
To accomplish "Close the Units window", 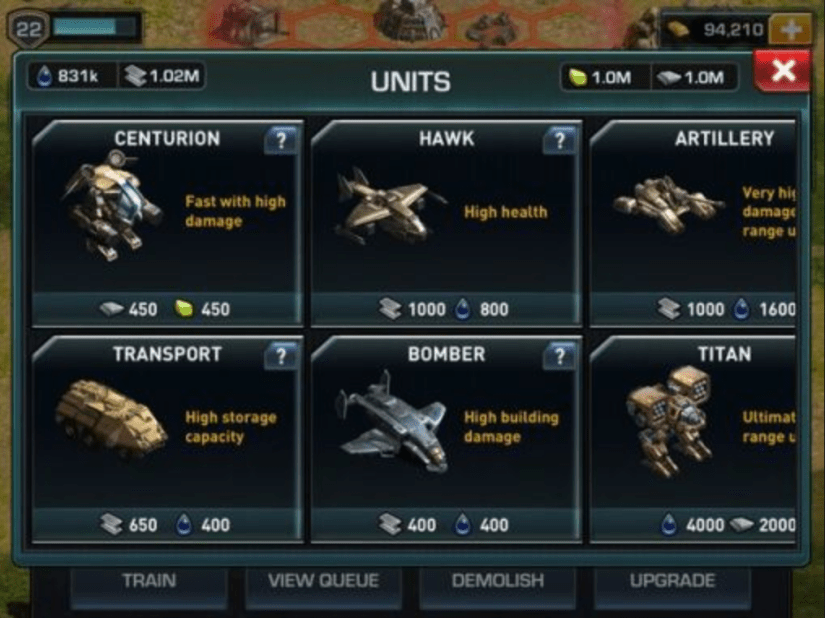I will (x=783, y=72).
